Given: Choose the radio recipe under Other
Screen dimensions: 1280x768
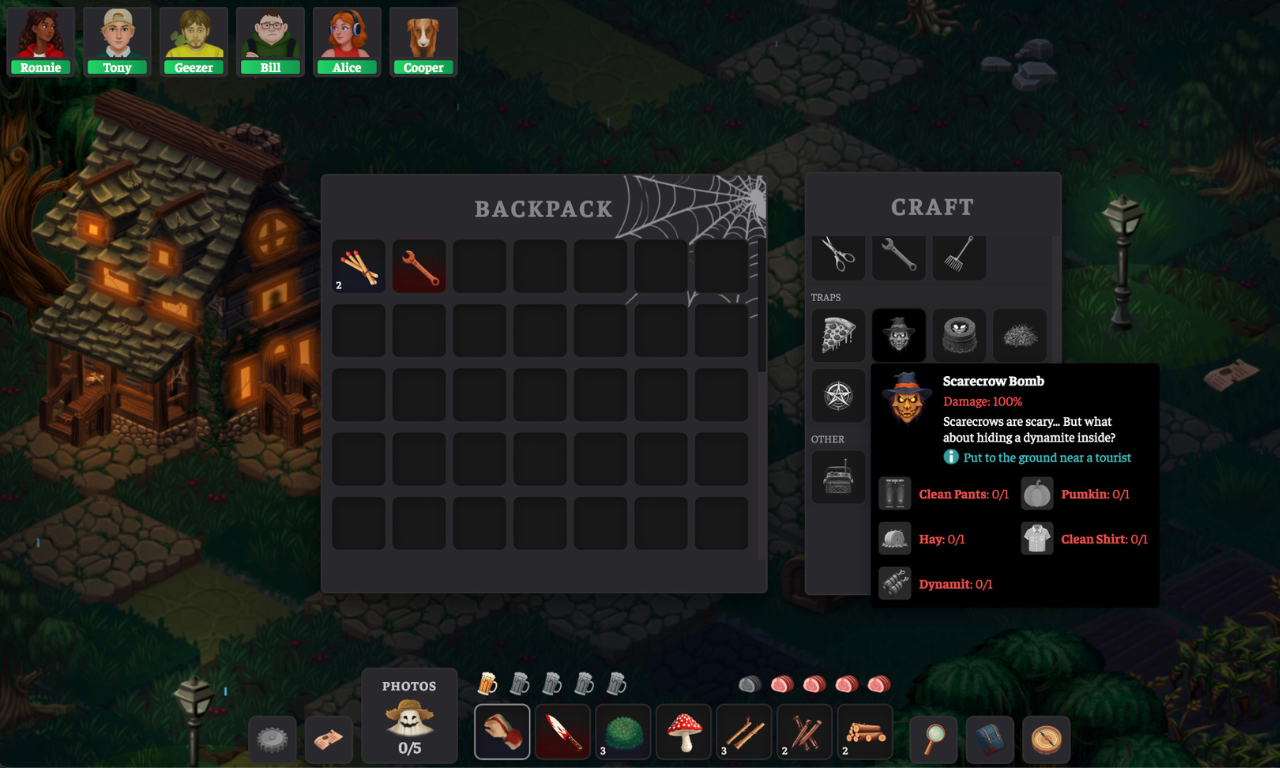Looking at the screenshot, I should point(838,477).
